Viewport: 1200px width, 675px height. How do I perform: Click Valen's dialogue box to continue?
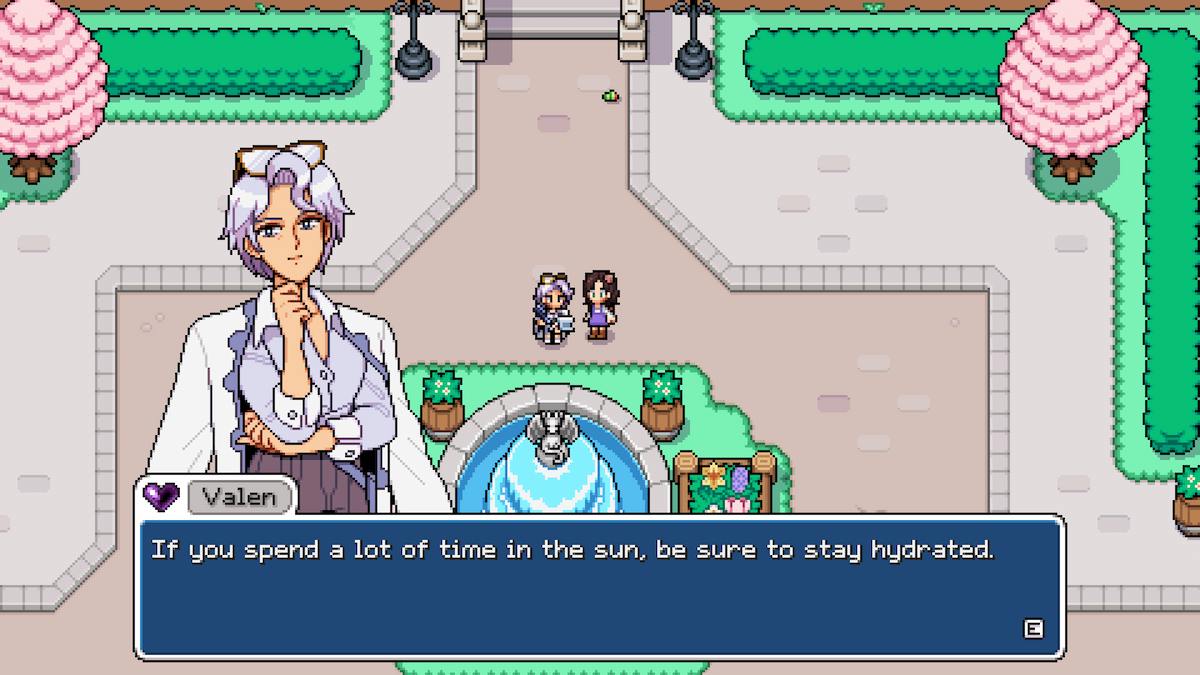(598, 586)
